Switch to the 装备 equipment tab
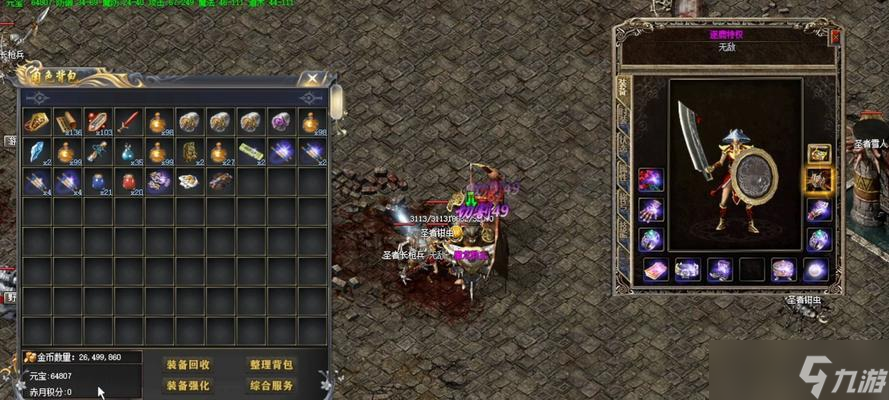The height and width of the screenshot is (400, 889). tap(622, 90)
